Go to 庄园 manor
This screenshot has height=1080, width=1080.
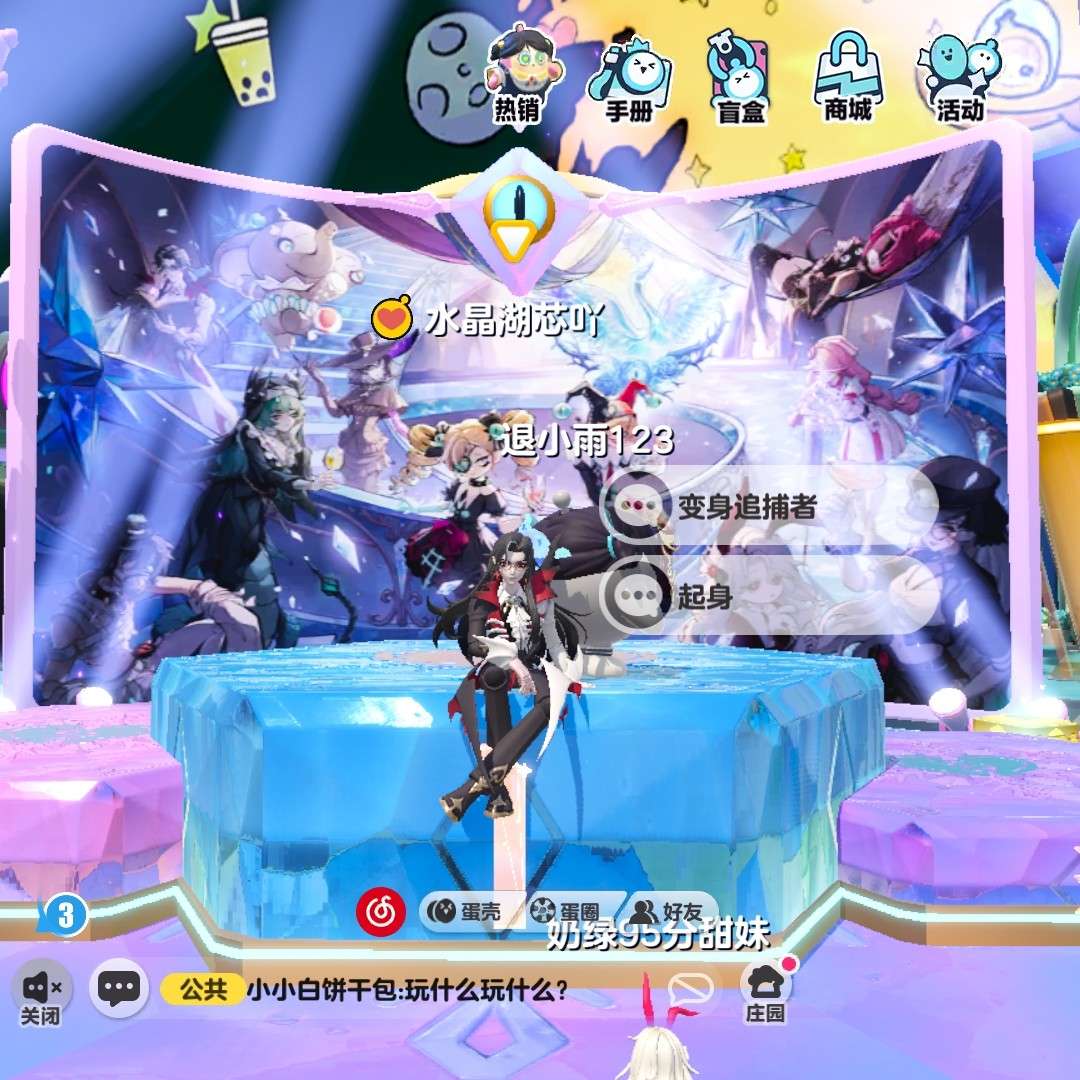tap(766, 990)
